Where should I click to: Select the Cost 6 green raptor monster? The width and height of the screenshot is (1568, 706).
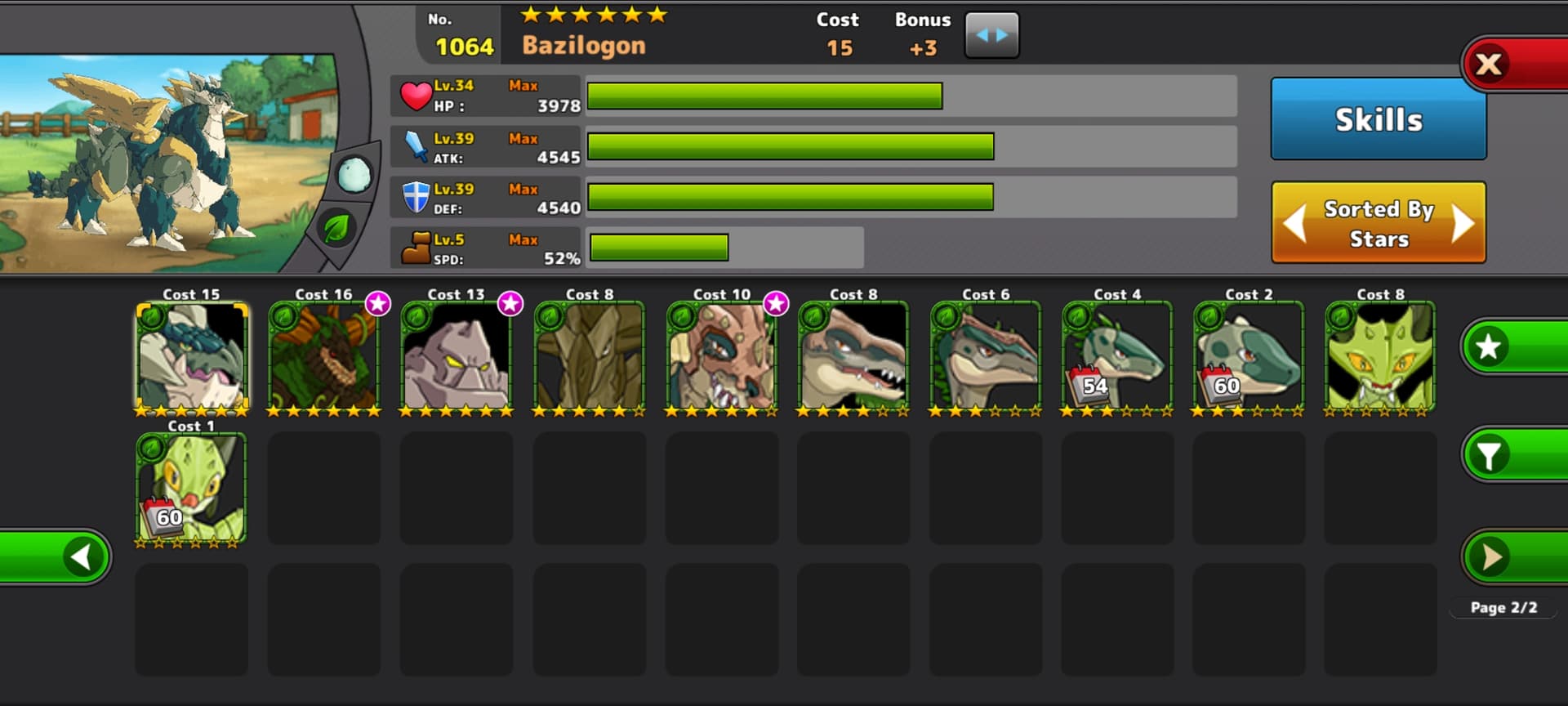point(986,356)
